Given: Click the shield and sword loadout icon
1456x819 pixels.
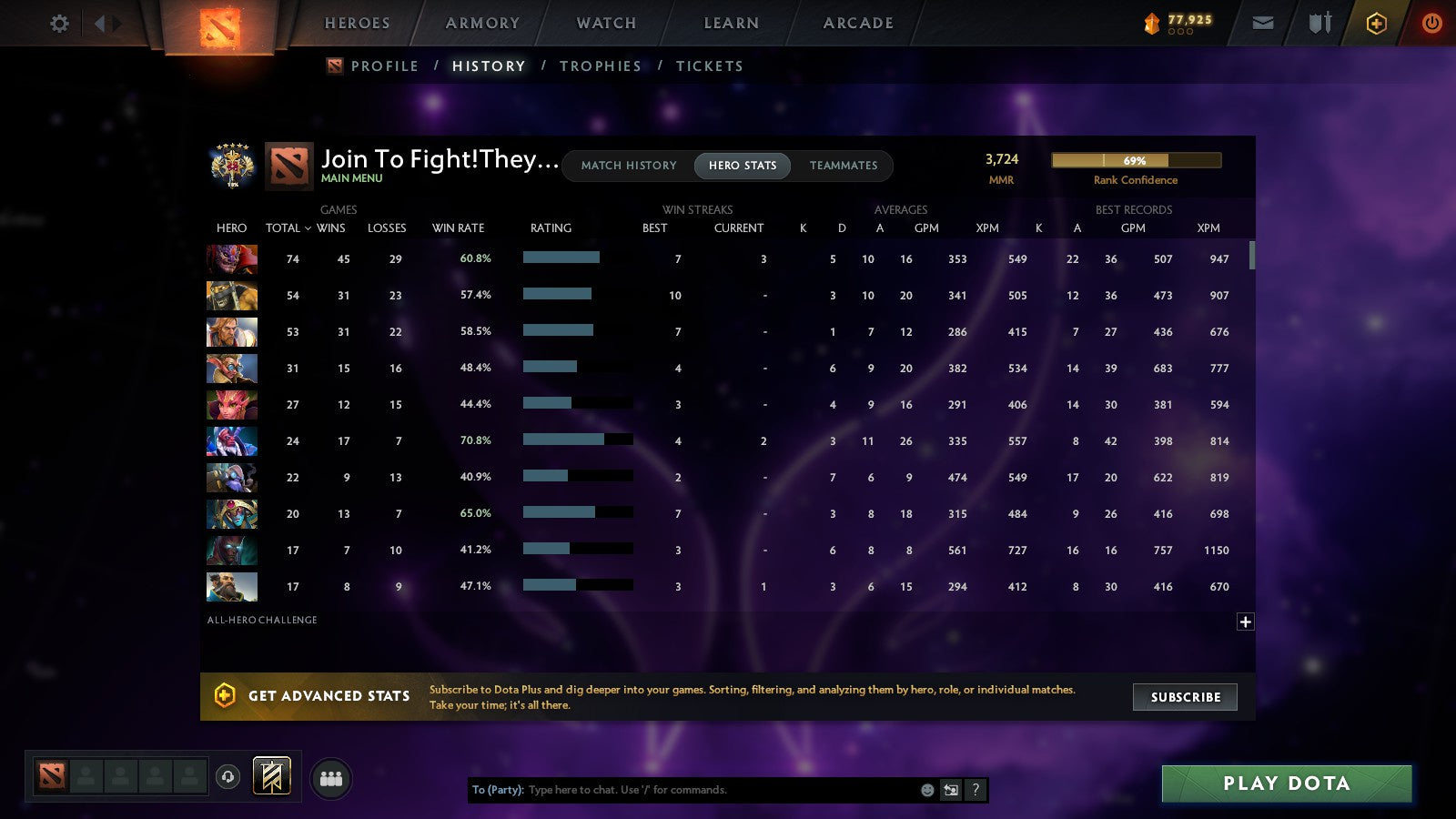Looking at the screenshot, I should pos(1319,23).
